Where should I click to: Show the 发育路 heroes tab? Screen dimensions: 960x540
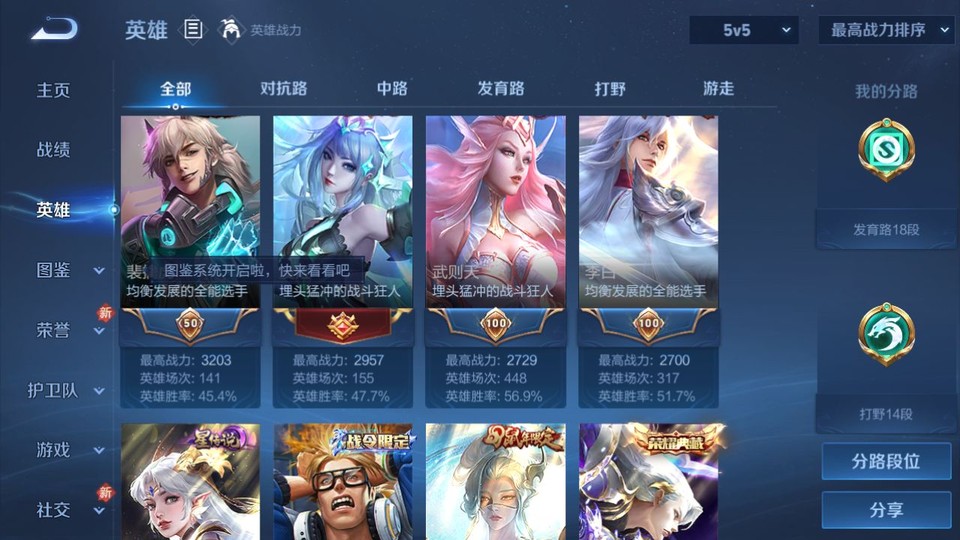[x=500, y=88]
